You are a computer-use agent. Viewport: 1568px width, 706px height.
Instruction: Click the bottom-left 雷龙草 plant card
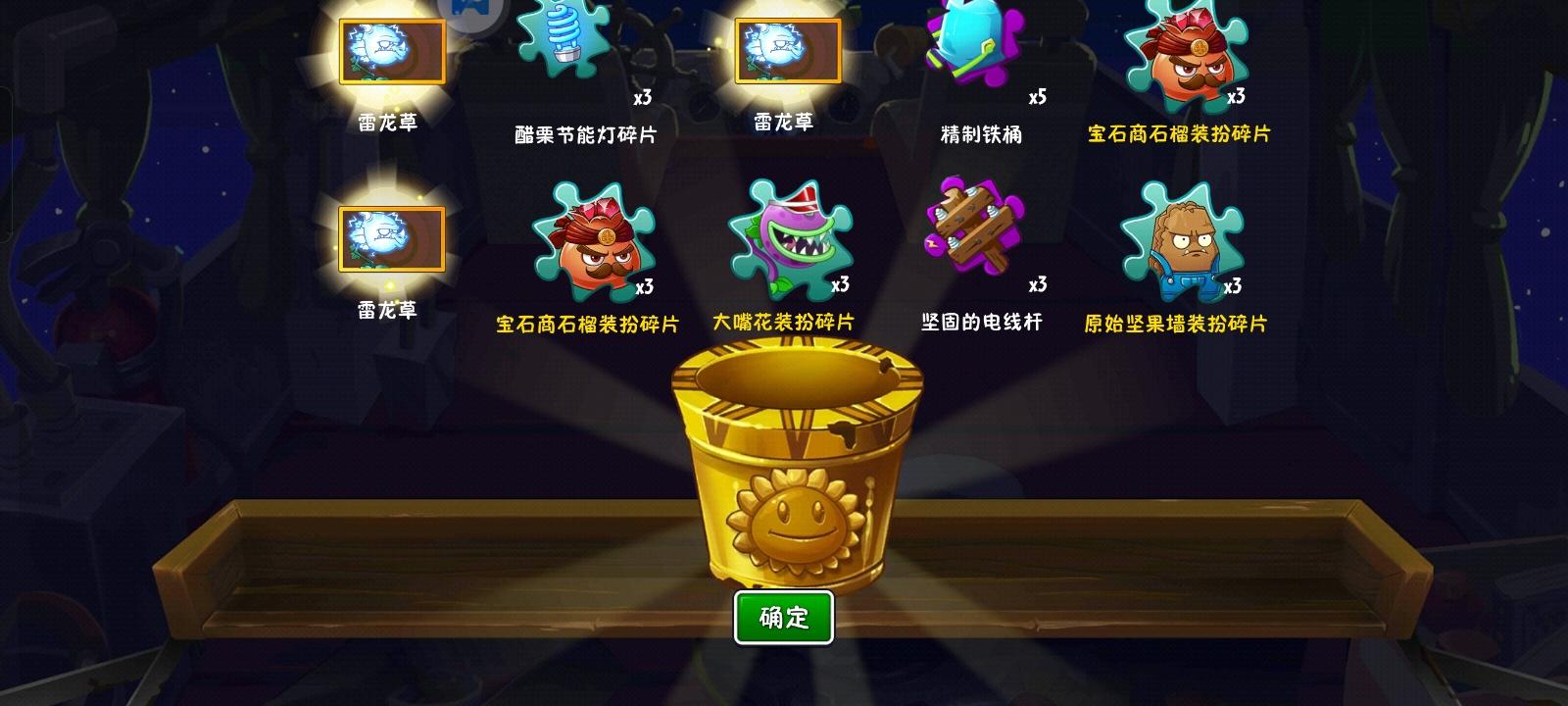390,238
